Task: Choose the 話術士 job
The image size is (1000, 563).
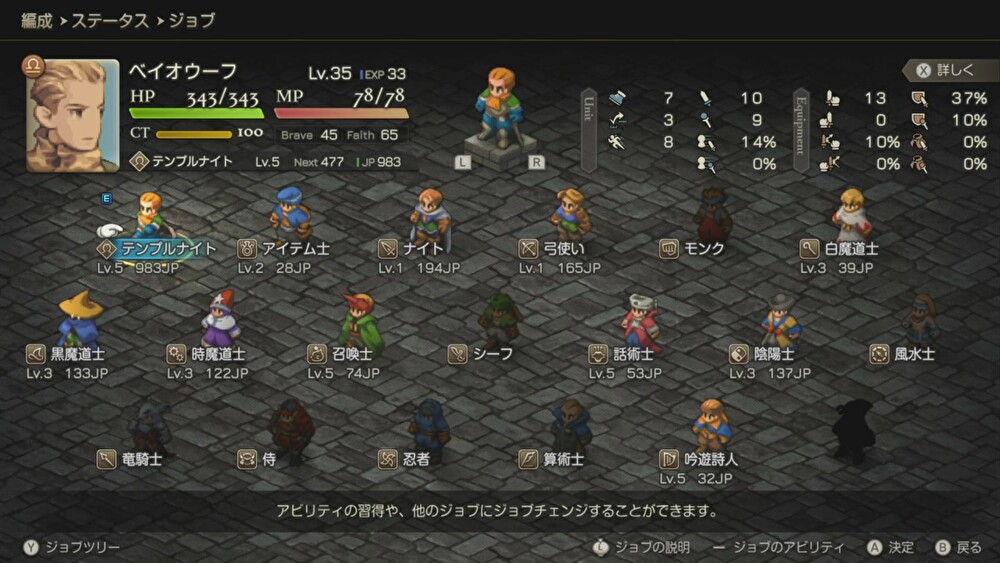Action: click(x=633, y=353)
